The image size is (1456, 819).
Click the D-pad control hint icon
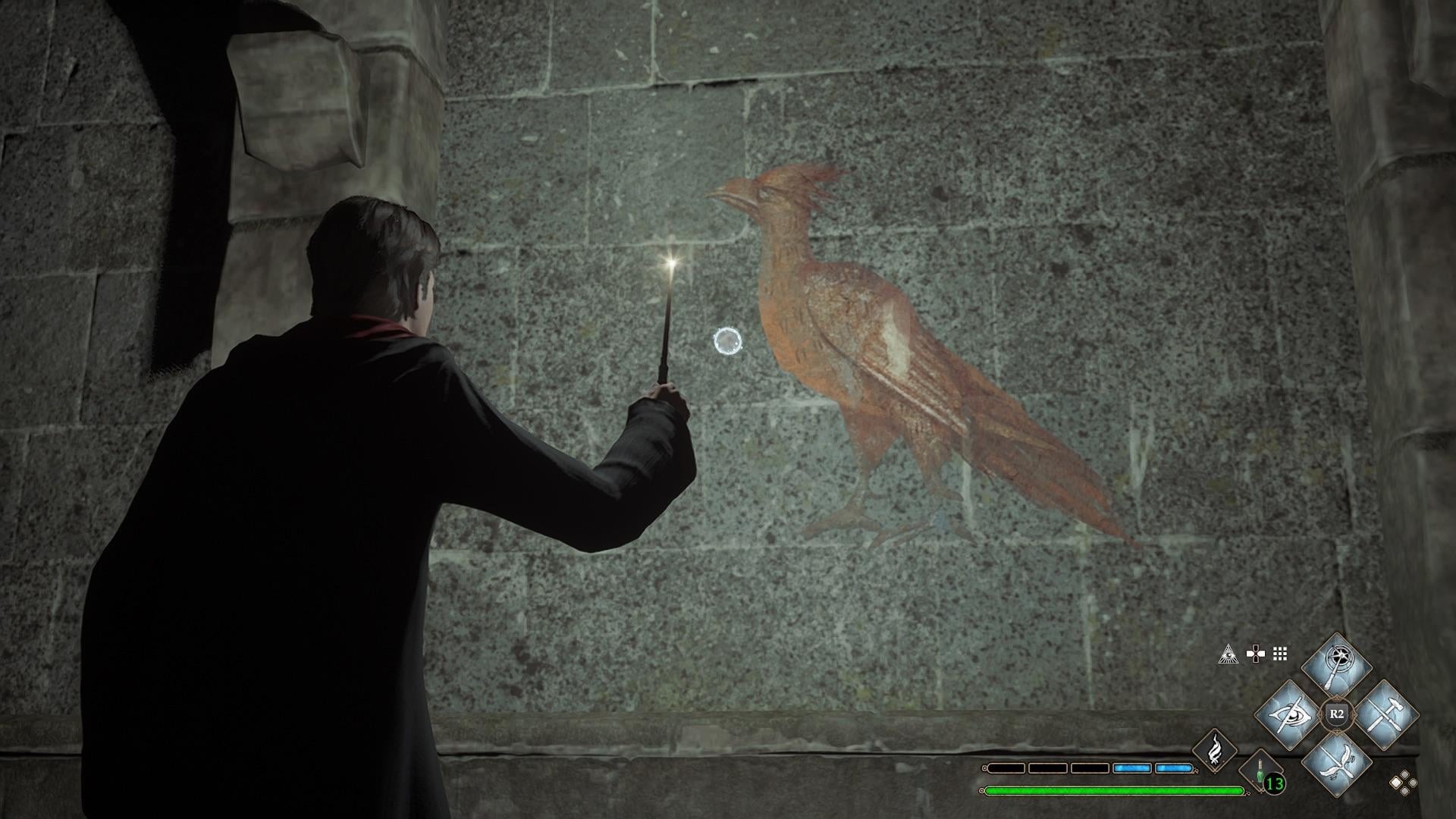pos(1255,654)
